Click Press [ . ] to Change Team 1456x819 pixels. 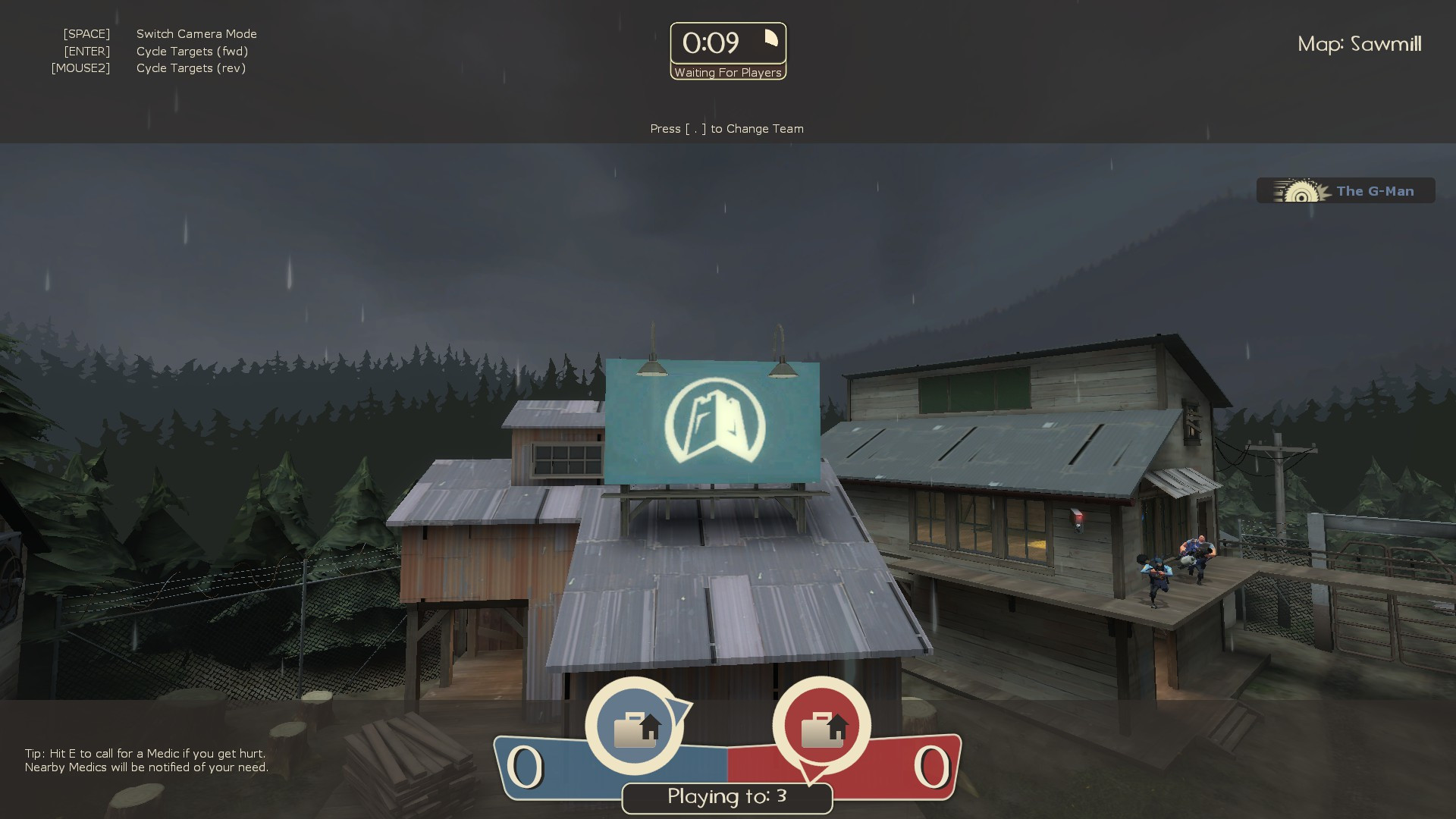(726, 129)
